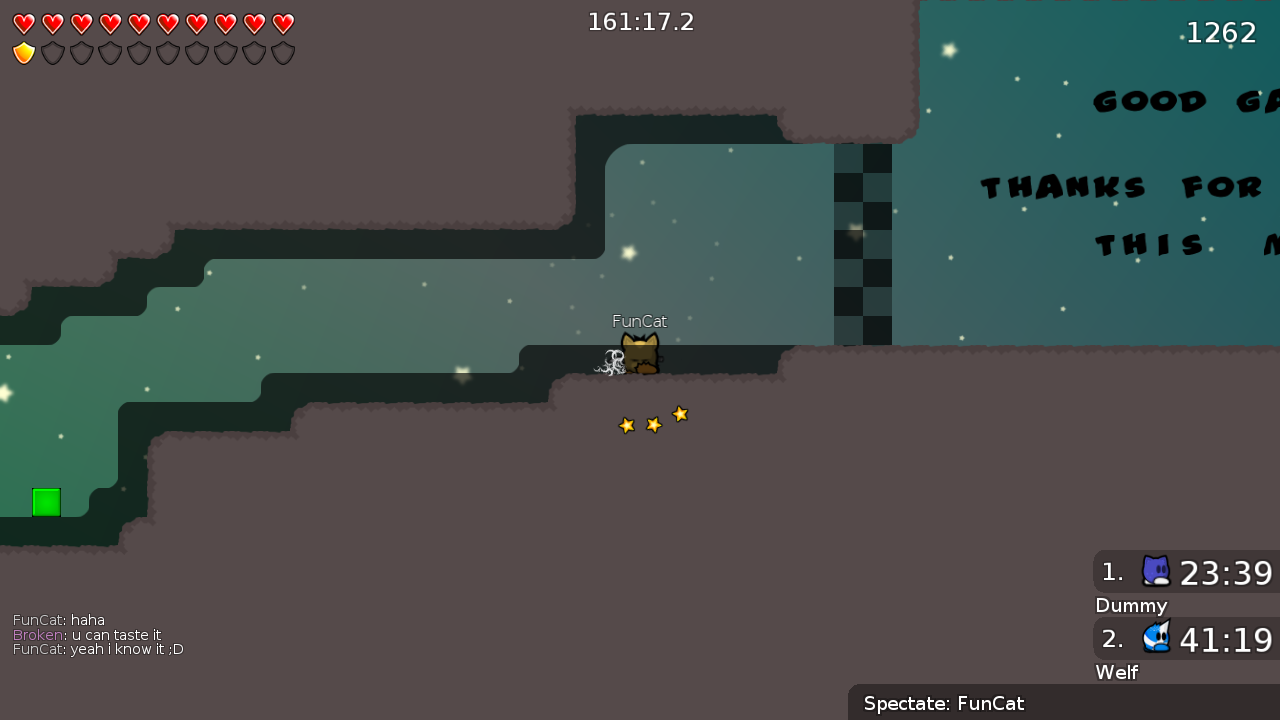The height and width of the screenshot is (720, 1280).
Task: Select Dummy's blue tee avatar on the scoreboard
Action: [x=1156, y=571]
